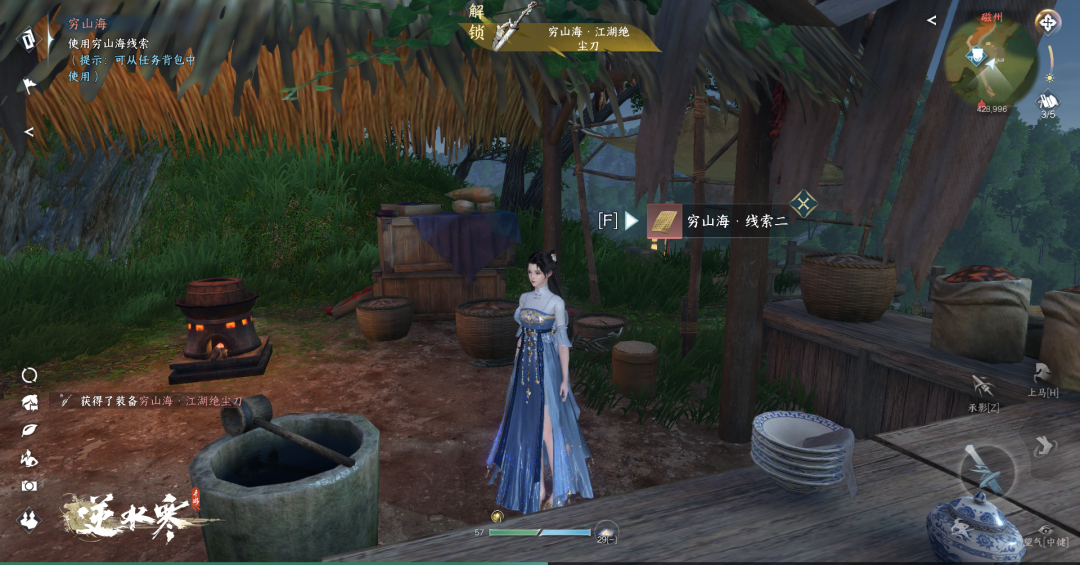Use the dodge roll skill icon
The height and width of the screenshot is (565, 1080).
click(1045, 446)
